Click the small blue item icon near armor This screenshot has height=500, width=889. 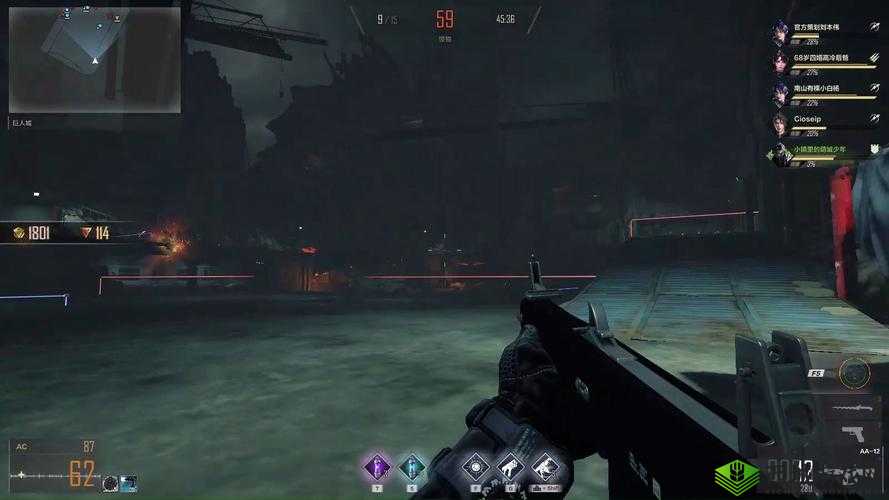[129, 483]
